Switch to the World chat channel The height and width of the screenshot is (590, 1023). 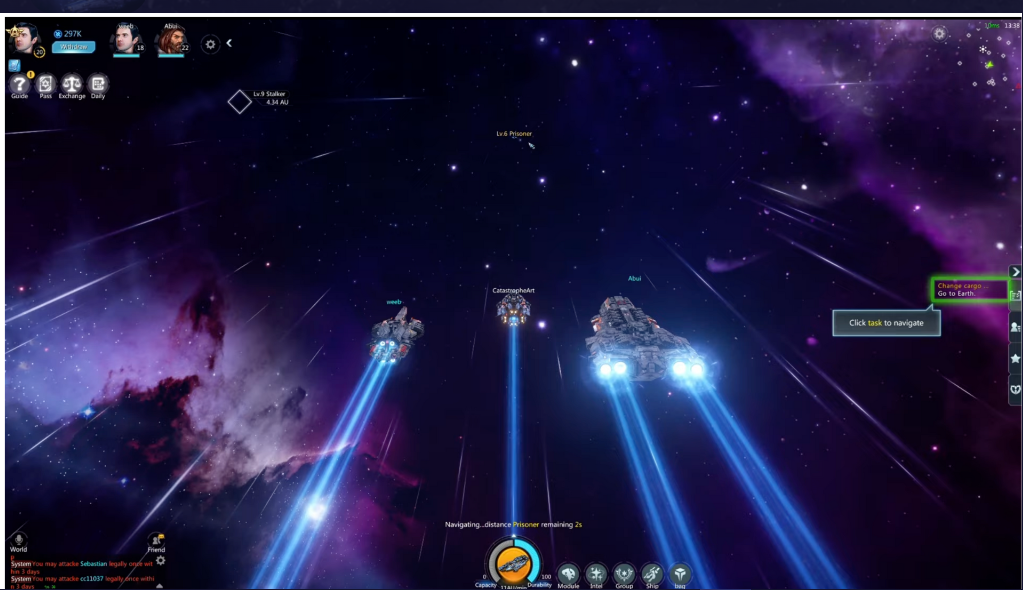click(18, 541)
